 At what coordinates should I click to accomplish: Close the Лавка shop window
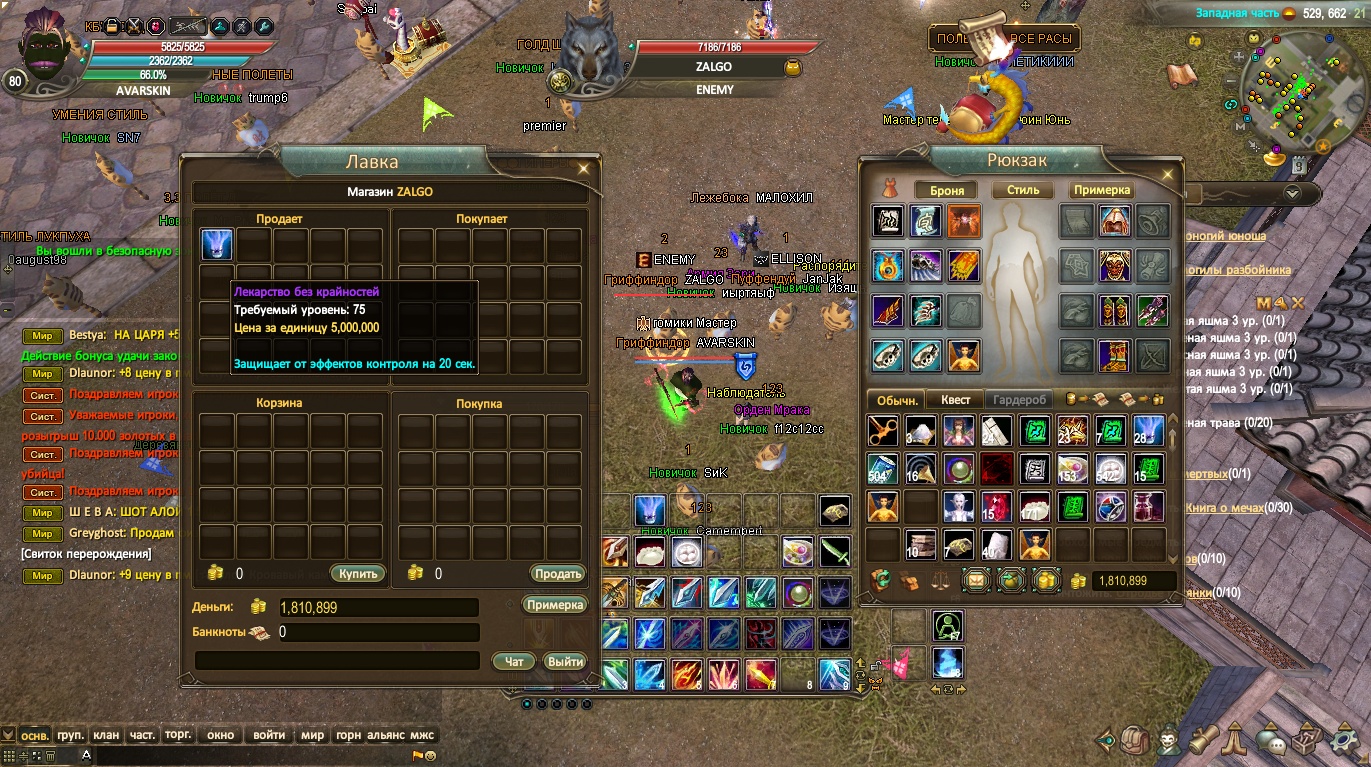(583, 168)
